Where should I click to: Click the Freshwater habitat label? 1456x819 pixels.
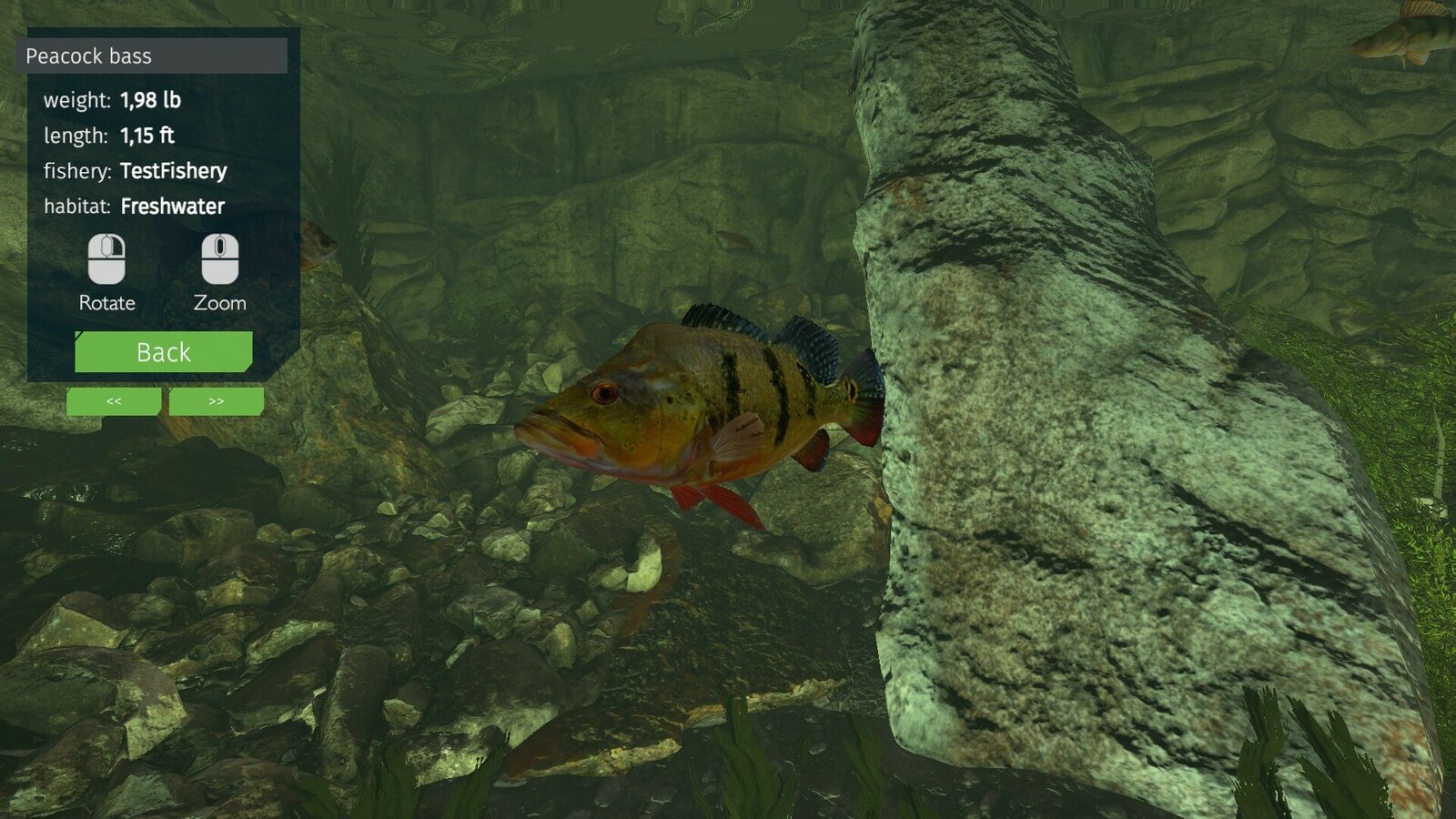(170, 207)
